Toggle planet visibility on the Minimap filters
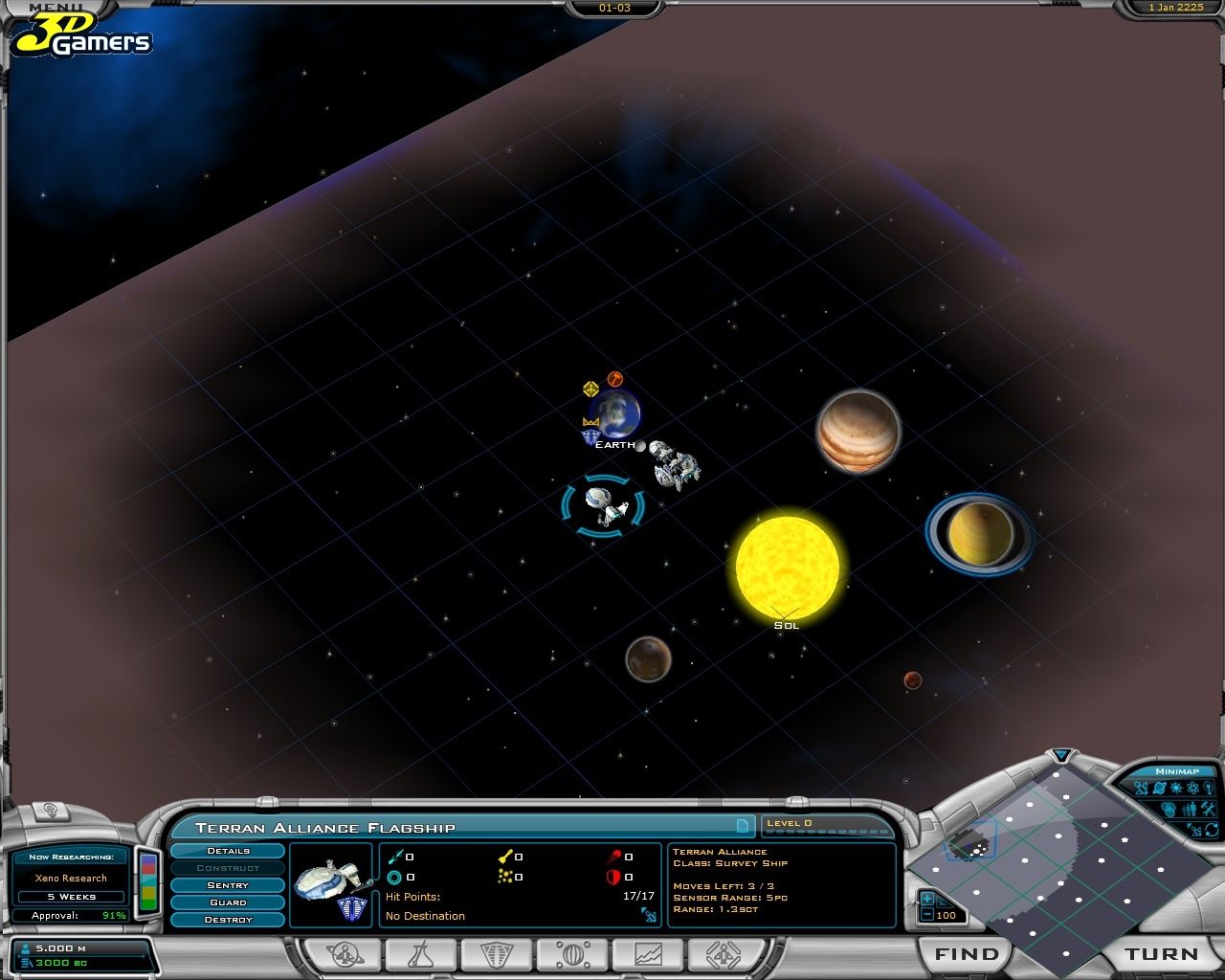The image size is (1225, 980). click(1159, 788)
